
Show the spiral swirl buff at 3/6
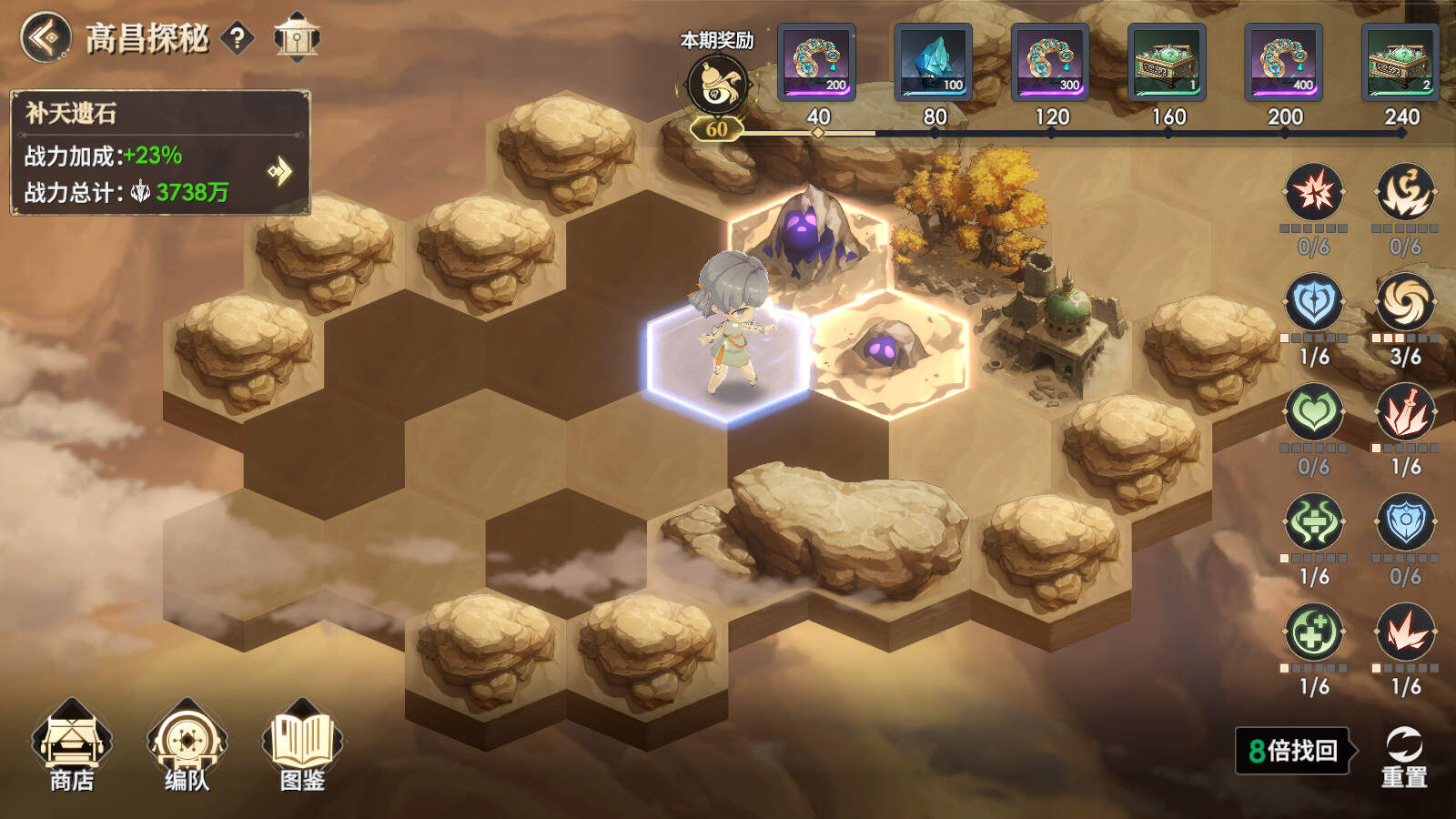tap(1405, 302)
